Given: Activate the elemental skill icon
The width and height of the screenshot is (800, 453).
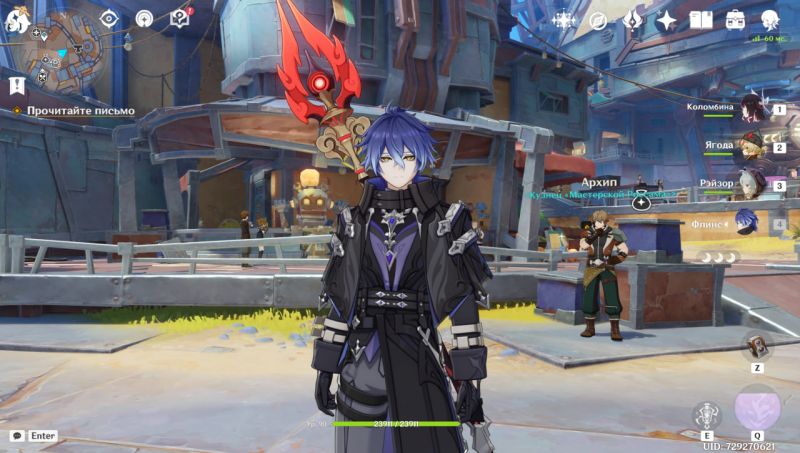Looking at the screenshot, I should coord(708,413).
